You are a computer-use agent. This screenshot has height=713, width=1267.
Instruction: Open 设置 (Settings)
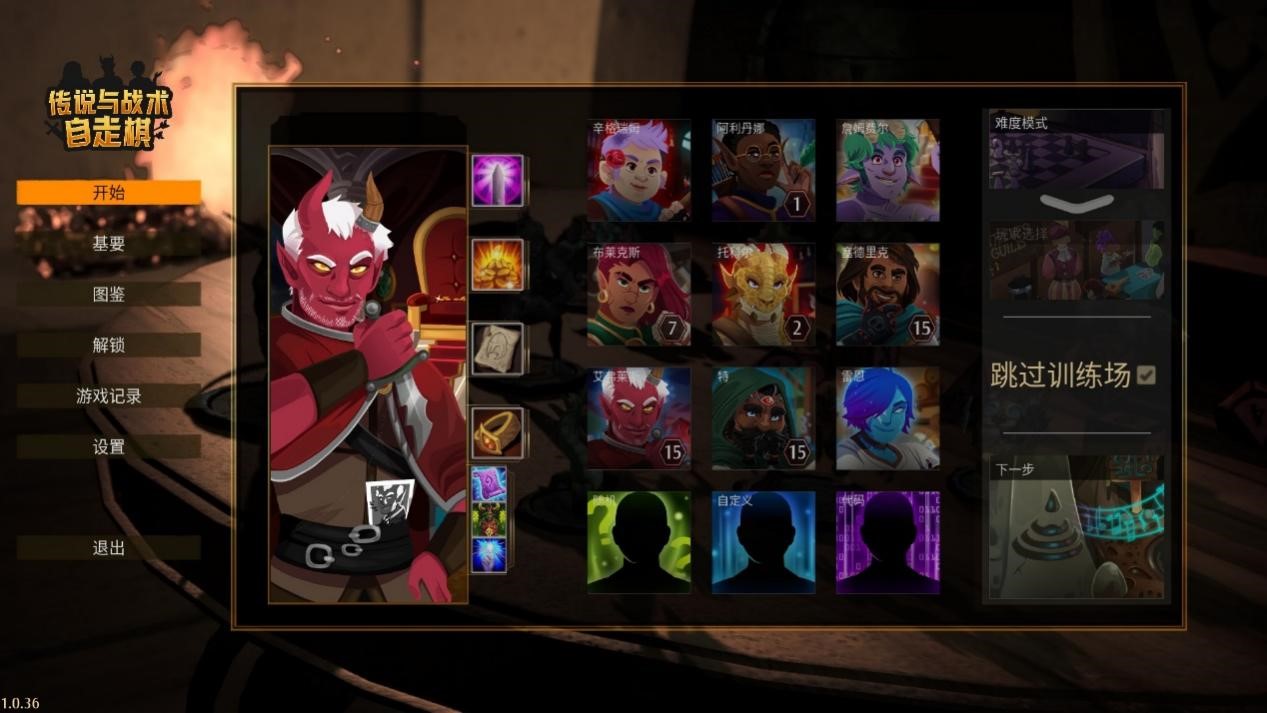click(x=108, y=447)
